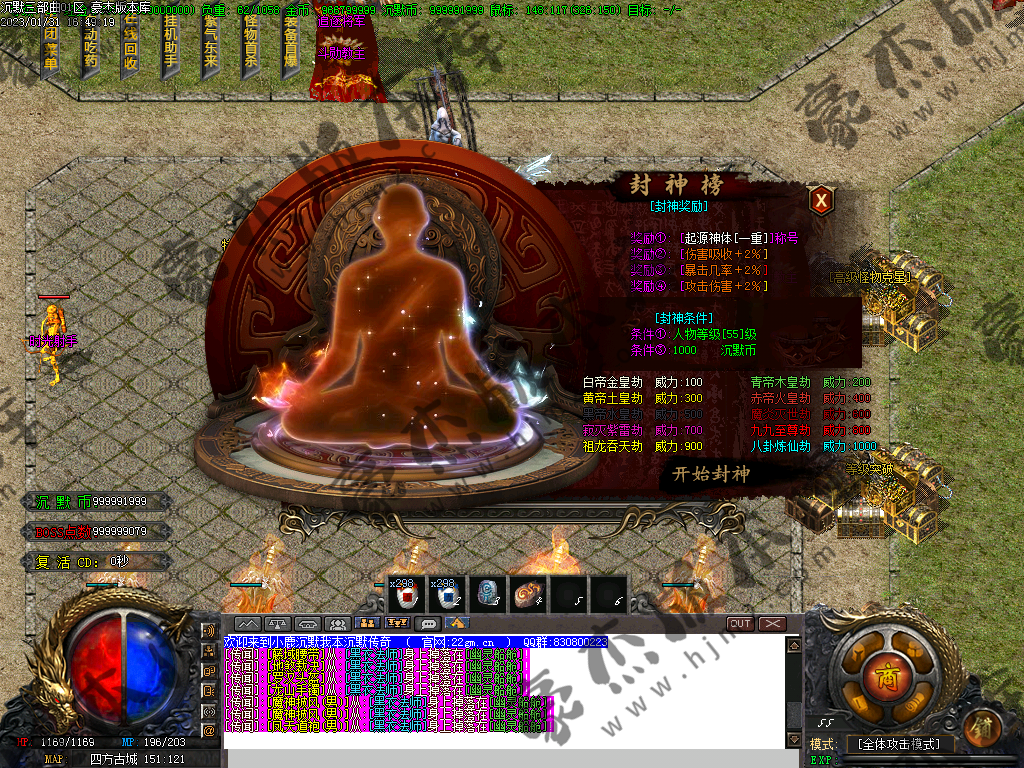Screen dimensions: 1024x768
Task: Use the red potion in hotbar slot 1
Action: [x=407, y=595]
